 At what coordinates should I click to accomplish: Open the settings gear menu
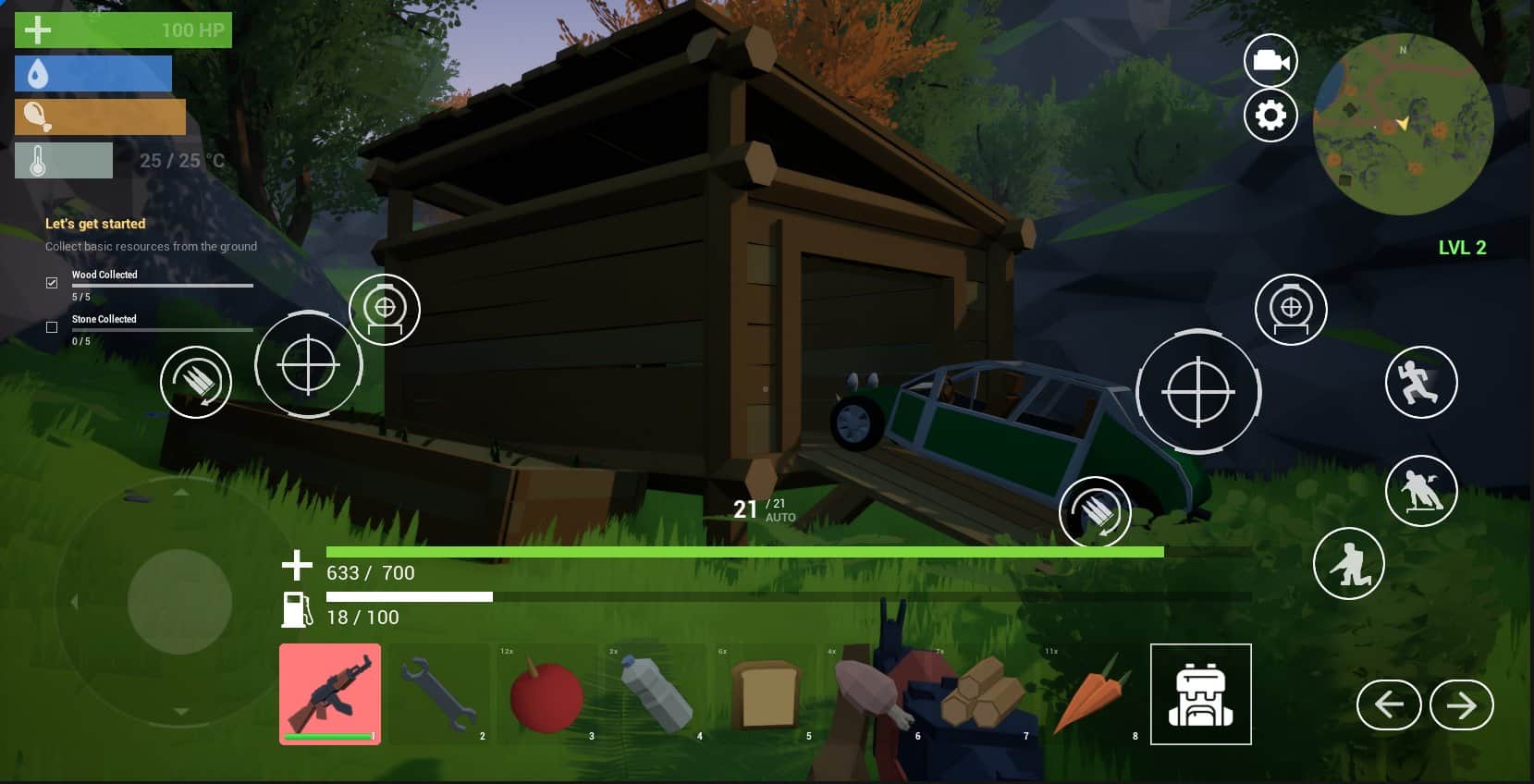1270,116
